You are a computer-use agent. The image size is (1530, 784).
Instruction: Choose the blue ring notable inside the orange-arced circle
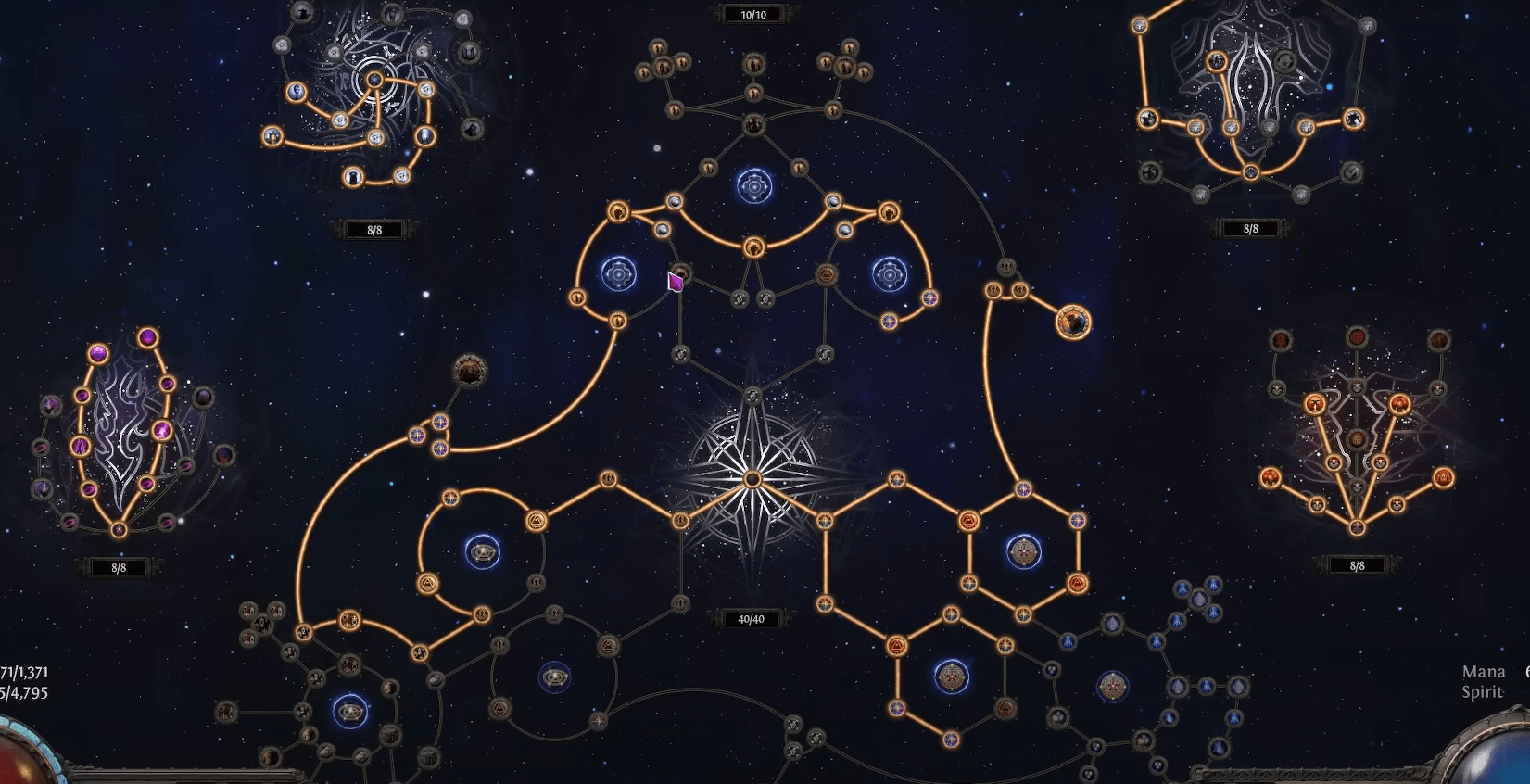[482, 552]
